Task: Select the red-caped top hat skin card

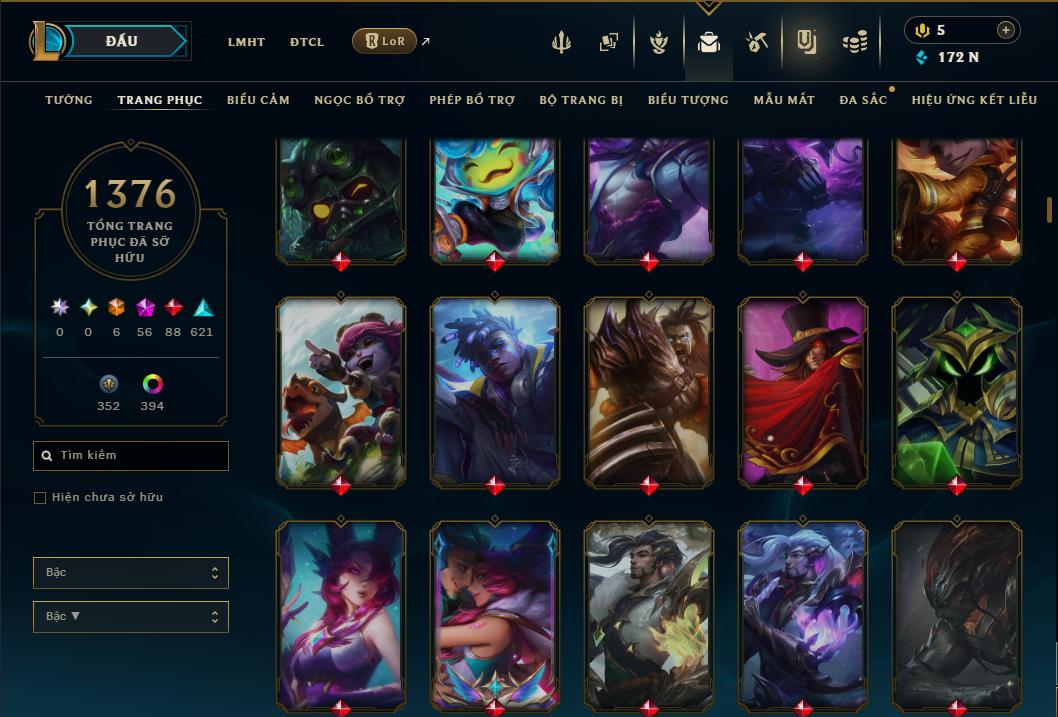Action: (803, 391)
